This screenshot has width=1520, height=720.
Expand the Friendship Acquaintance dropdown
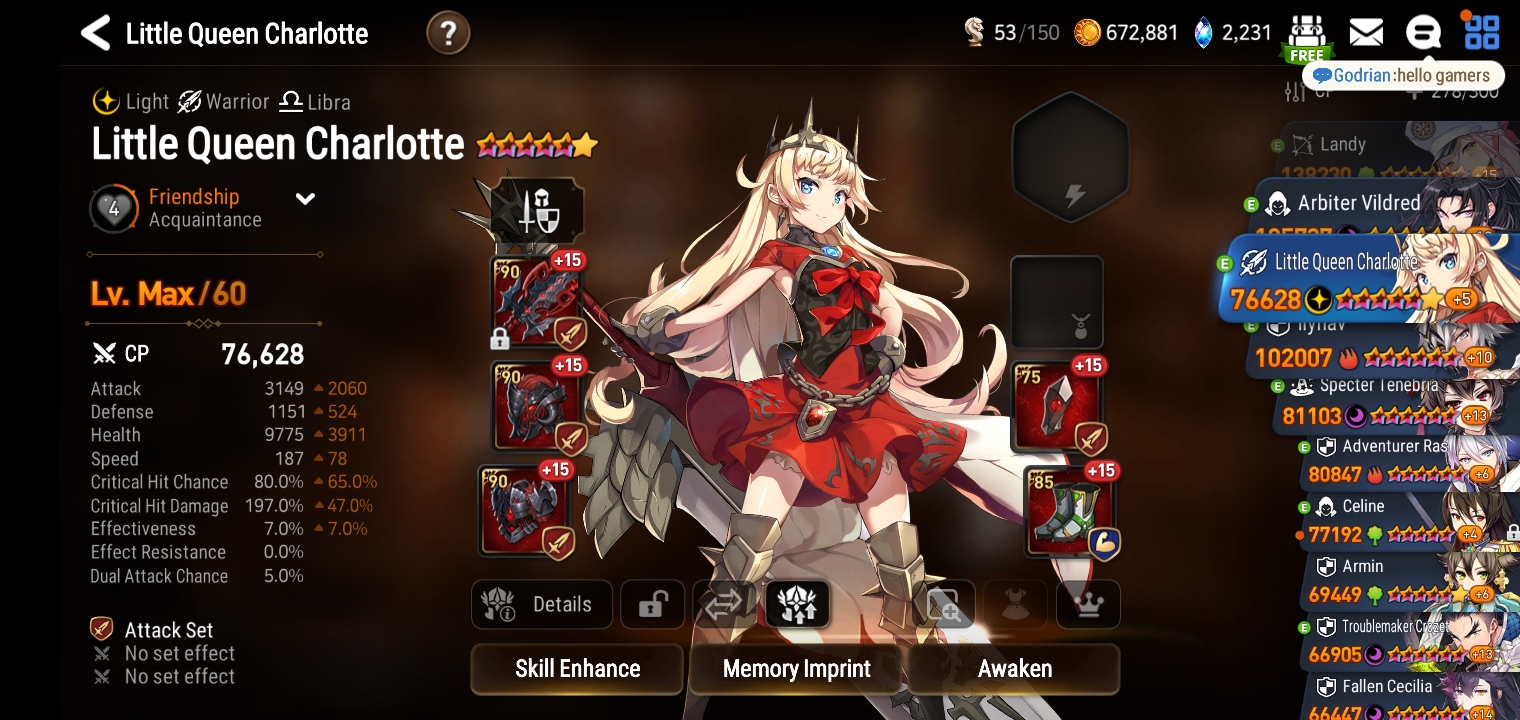tap(305, 198)
